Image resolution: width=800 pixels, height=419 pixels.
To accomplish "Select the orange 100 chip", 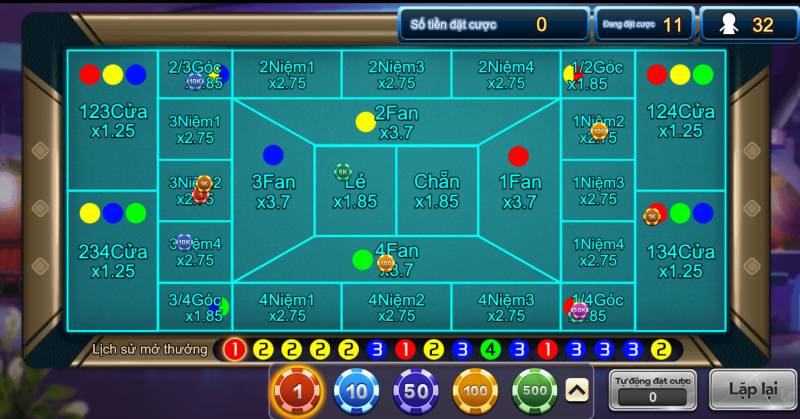I will pyautogui.click(x=475, y=391).
